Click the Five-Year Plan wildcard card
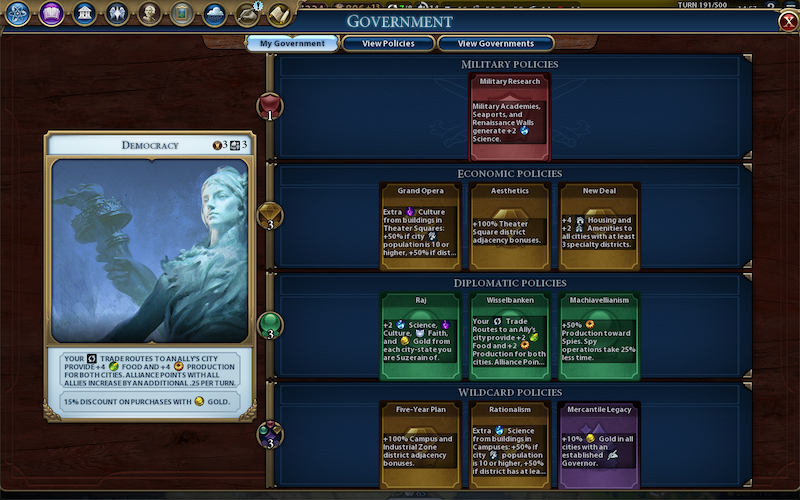 (420, 445)
